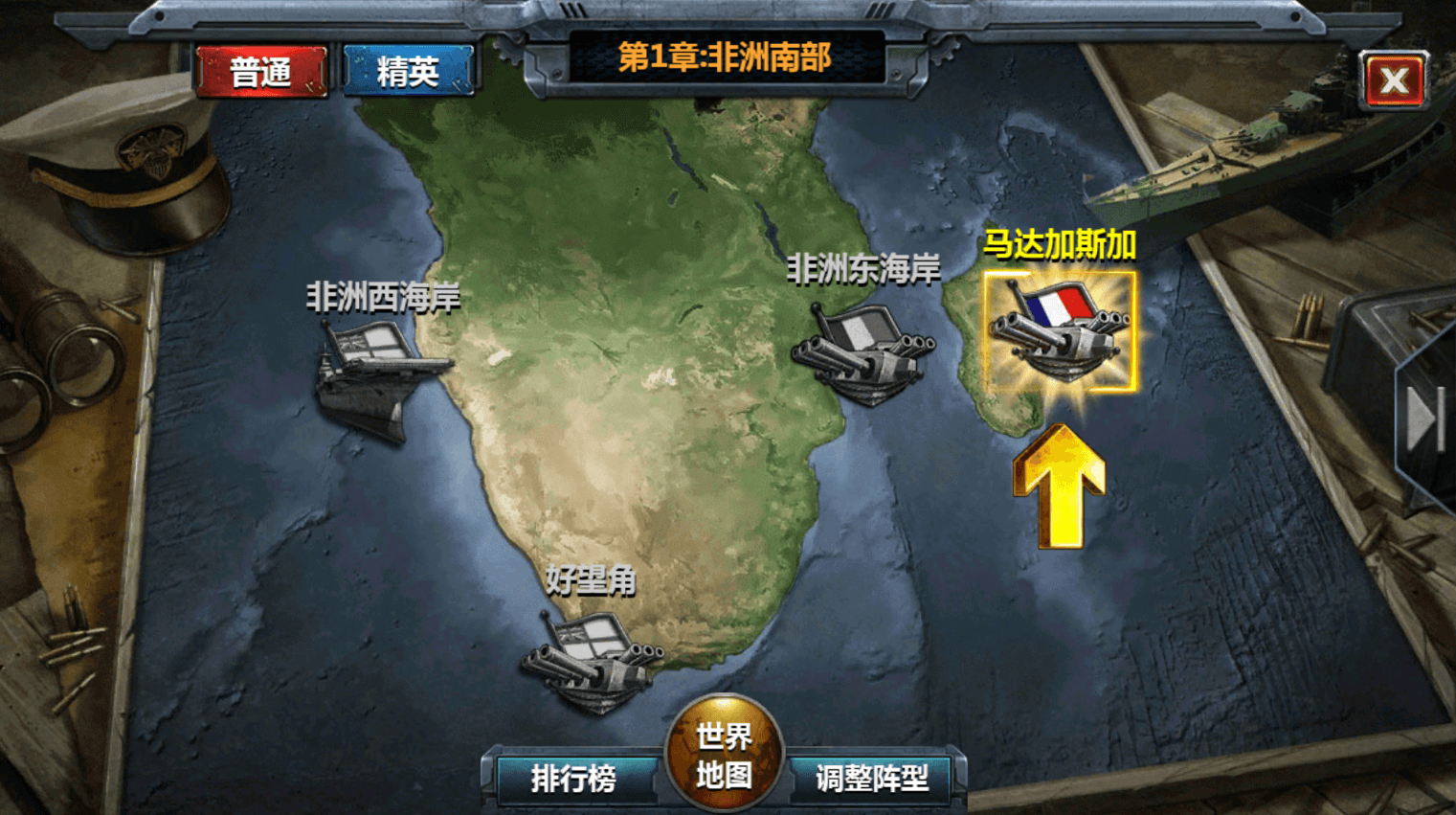The width and height of the screenshot is (1456, 815).
Task: Open 调整阵型 formation settings
Action: pos(872,778)
